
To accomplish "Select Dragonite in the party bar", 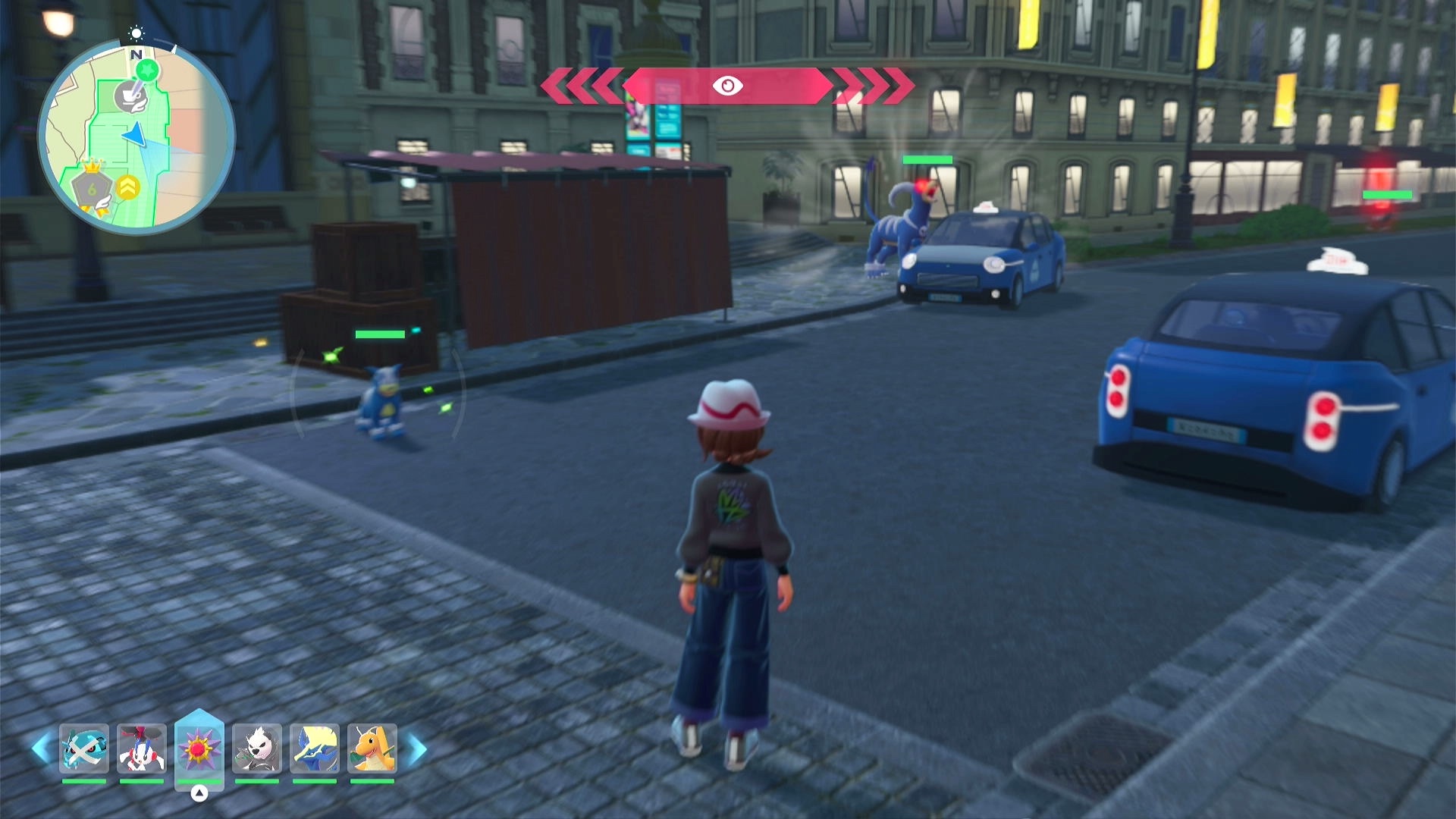I will pyautogui.click(x=372, y=748).
